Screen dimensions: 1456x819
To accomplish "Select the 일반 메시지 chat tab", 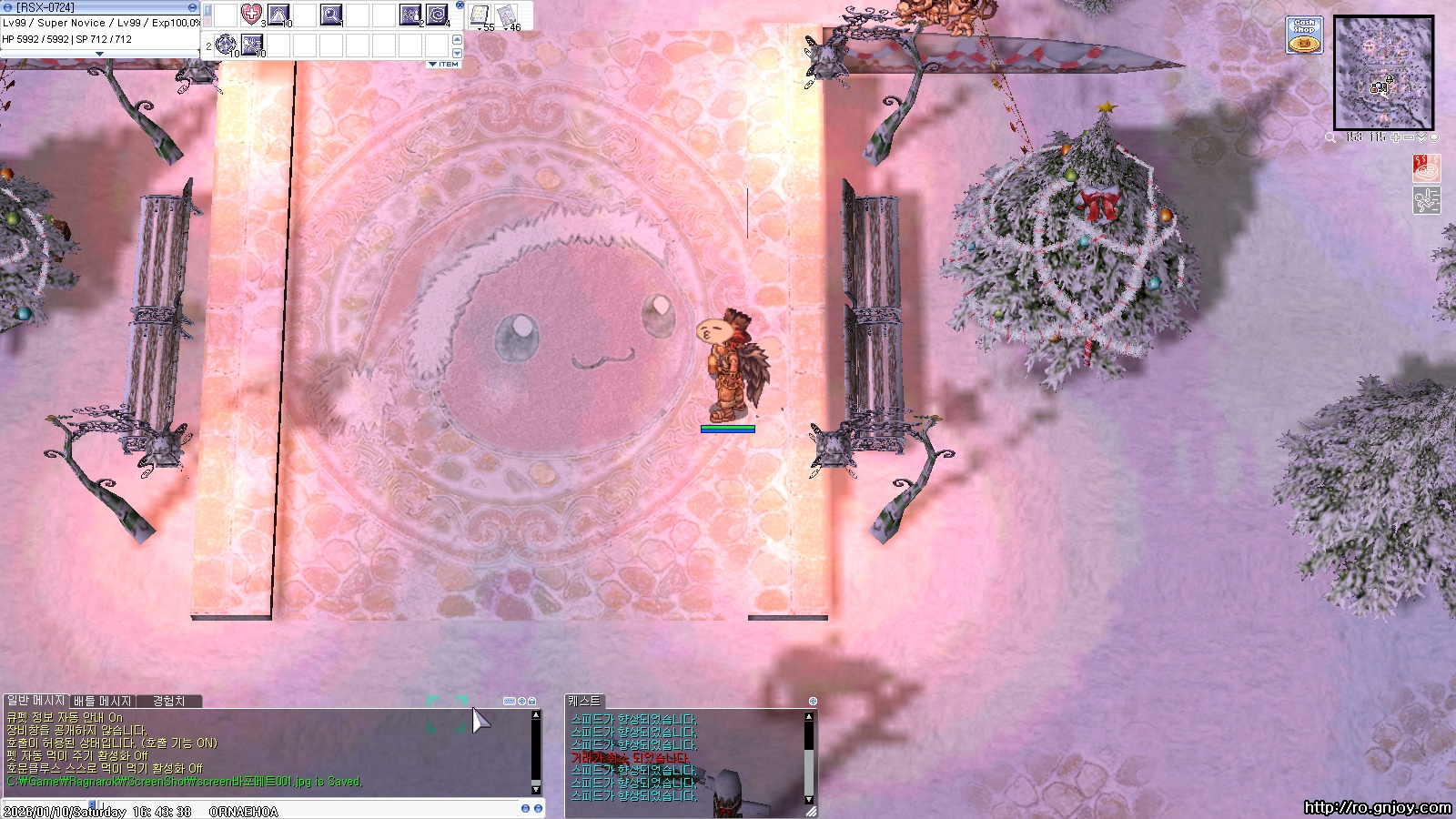I will [x=35, y=701].
